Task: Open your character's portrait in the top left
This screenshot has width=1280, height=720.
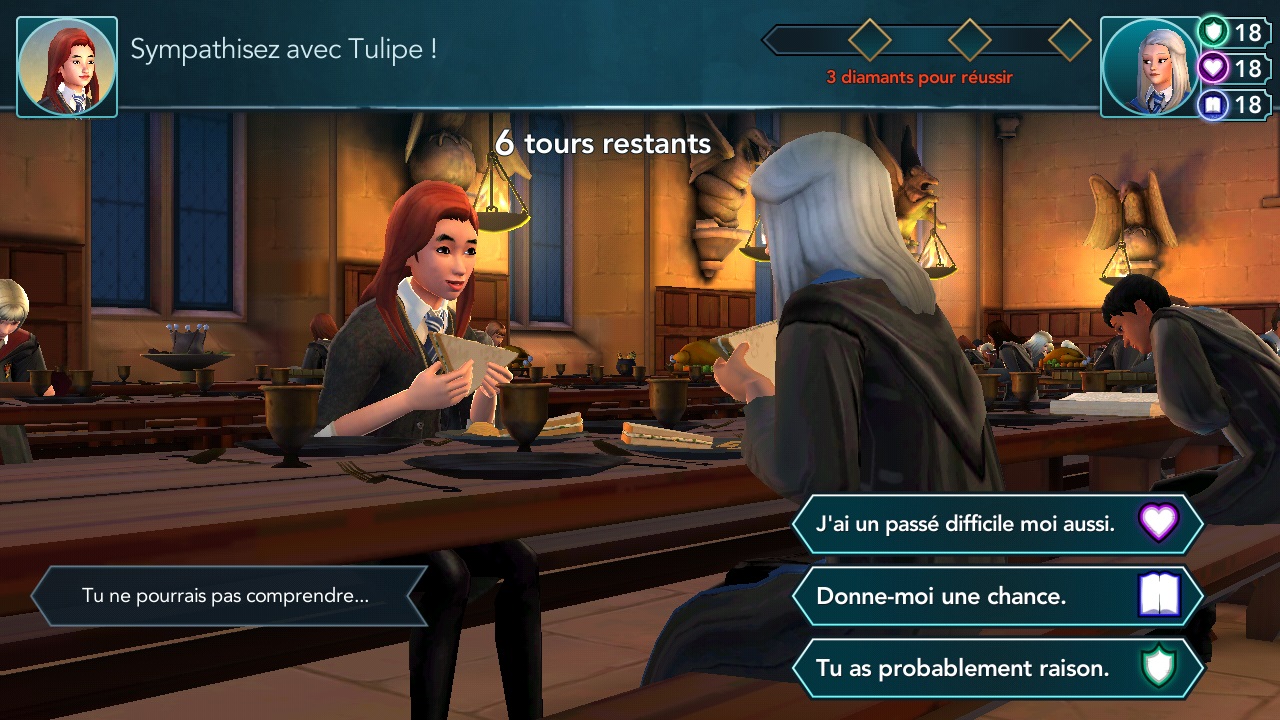Action: click(x=66, y=65)
